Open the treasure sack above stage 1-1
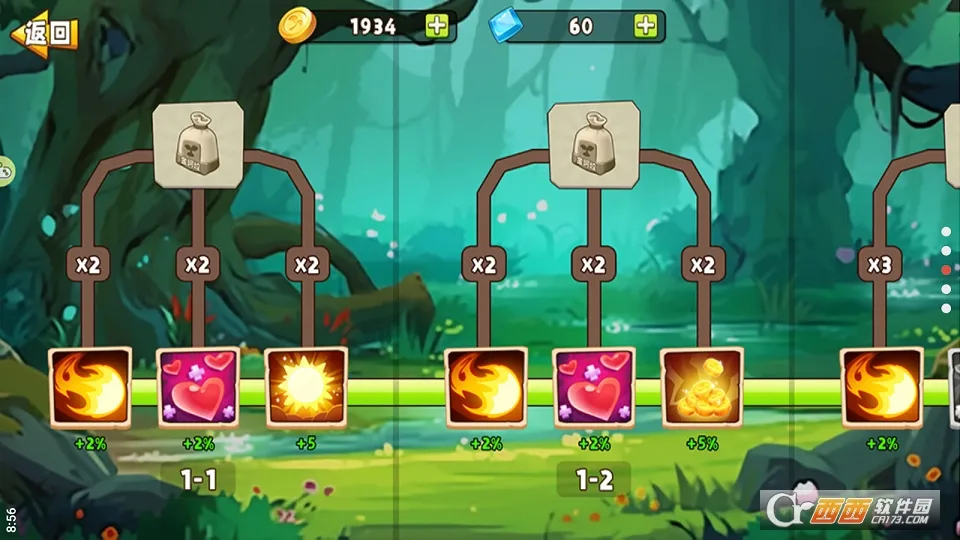Viewport: 960px width, 540px height. coord(199,145)
